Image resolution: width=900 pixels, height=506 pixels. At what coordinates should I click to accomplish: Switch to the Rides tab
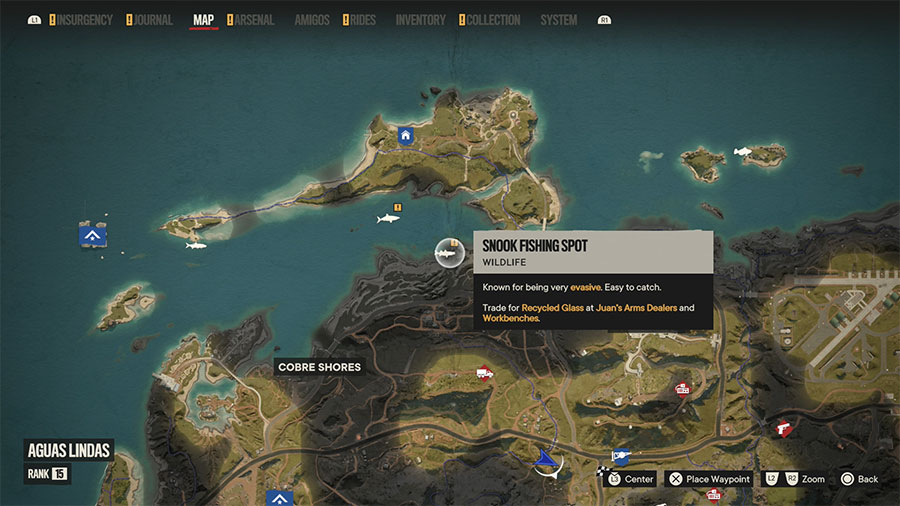coord(362,20)
